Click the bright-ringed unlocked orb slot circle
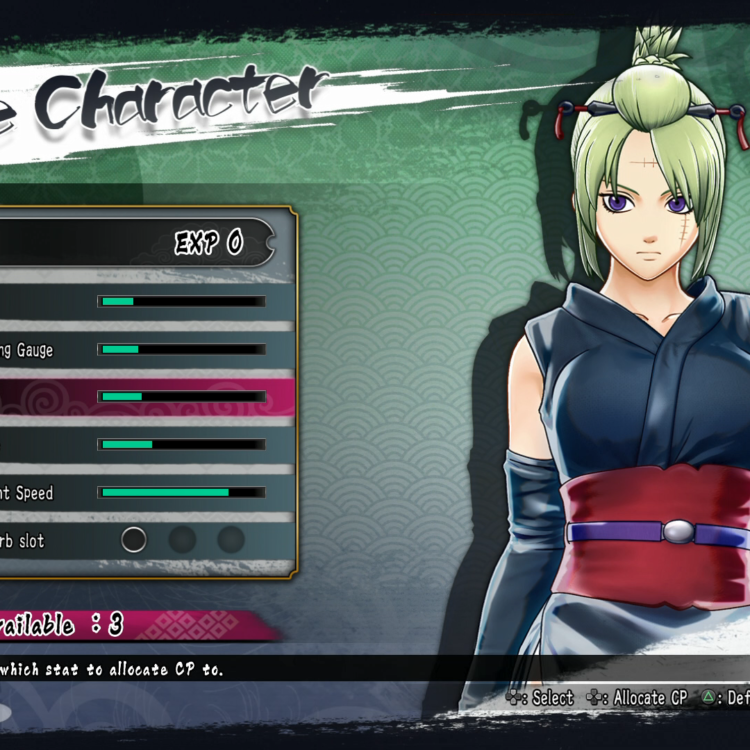This screenshot has height=750, width=750. tap(134, 540)
